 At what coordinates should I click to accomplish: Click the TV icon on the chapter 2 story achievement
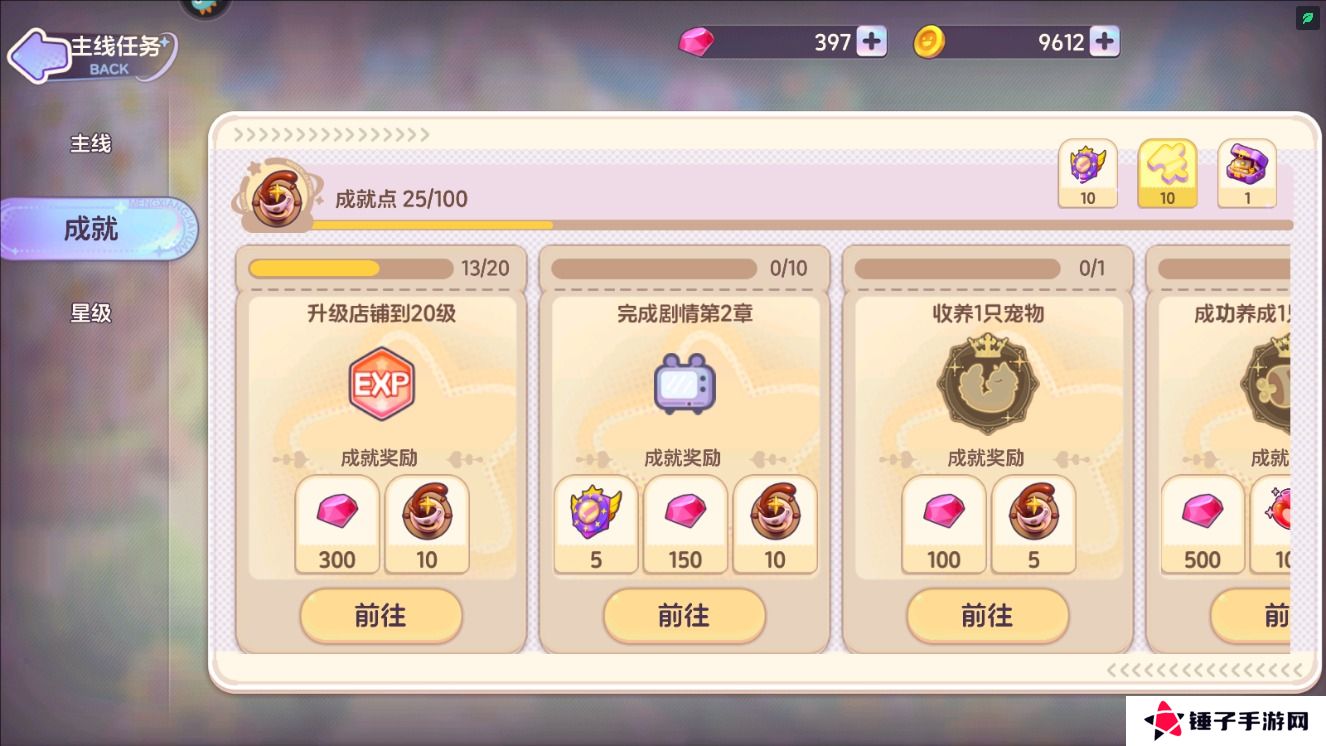pyautogui.click(x=684, y=383)
